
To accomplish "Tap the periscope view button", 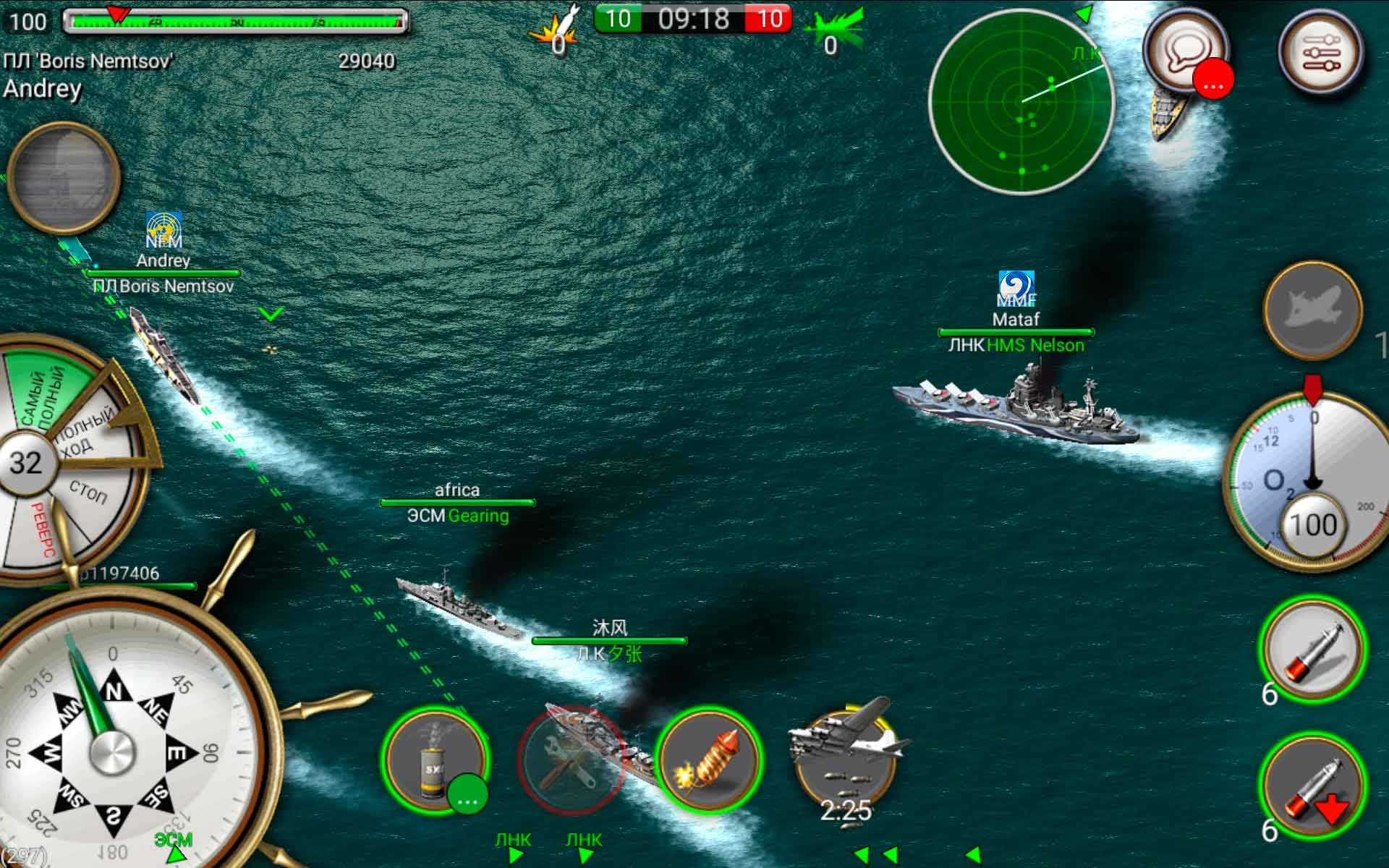I will (63, 177).
